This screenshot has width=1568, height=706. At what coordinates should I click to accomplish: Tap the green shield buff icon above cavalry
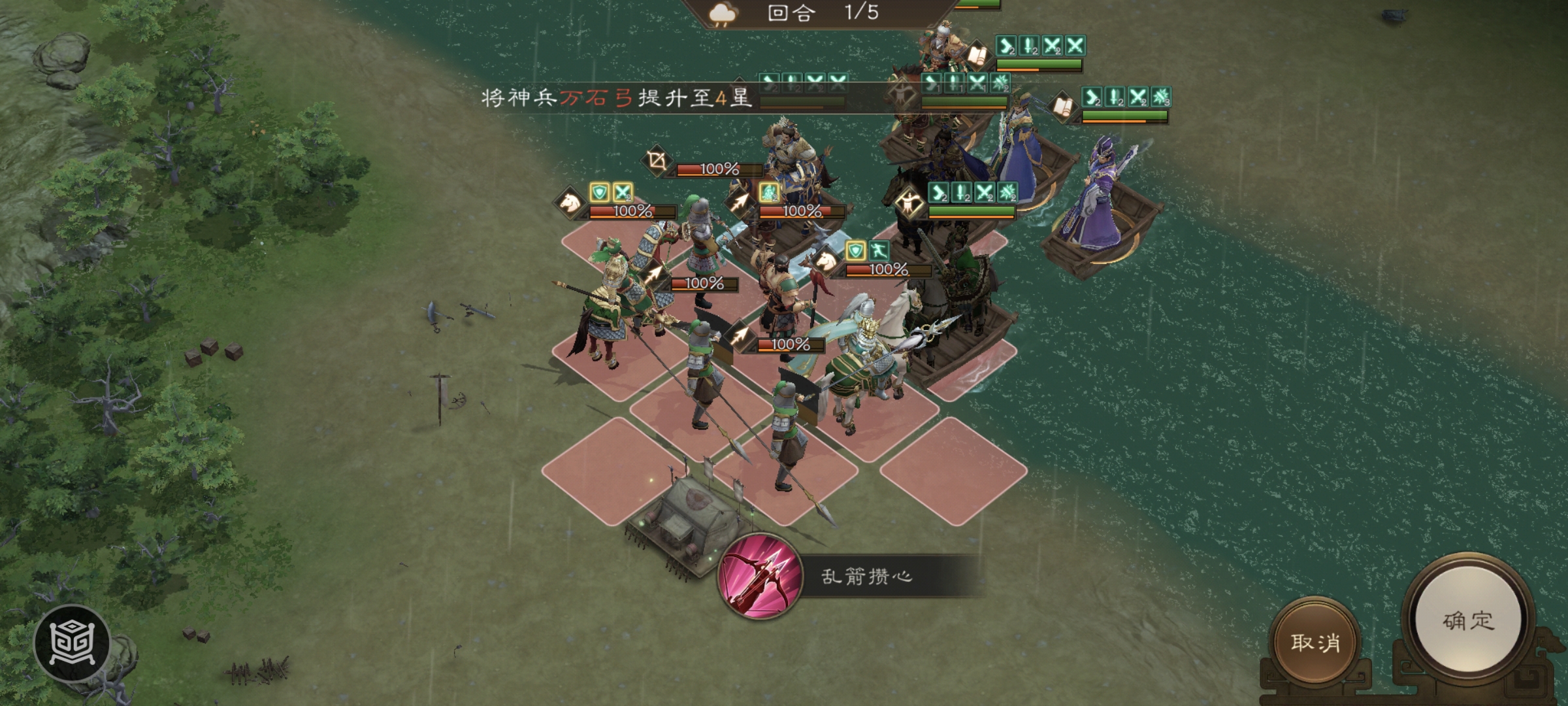(x=599, y=191)
